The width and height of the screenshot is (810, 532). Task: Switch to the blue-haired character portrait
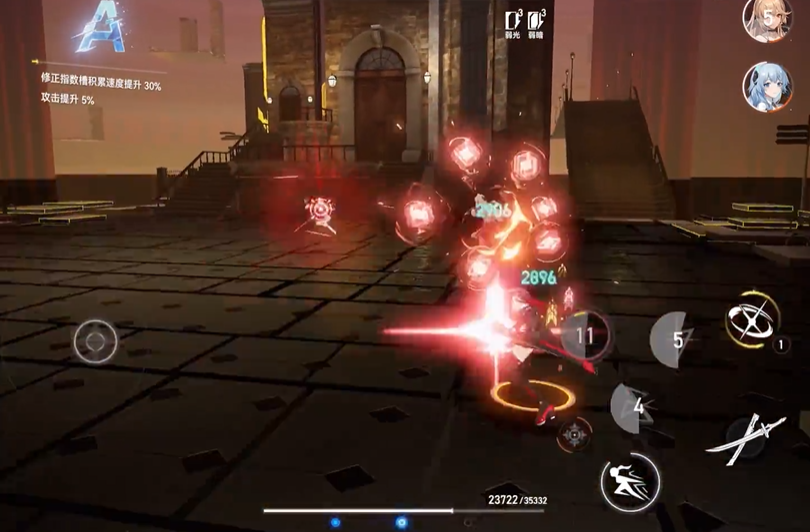pyautogui.click(x=767, y=87)
